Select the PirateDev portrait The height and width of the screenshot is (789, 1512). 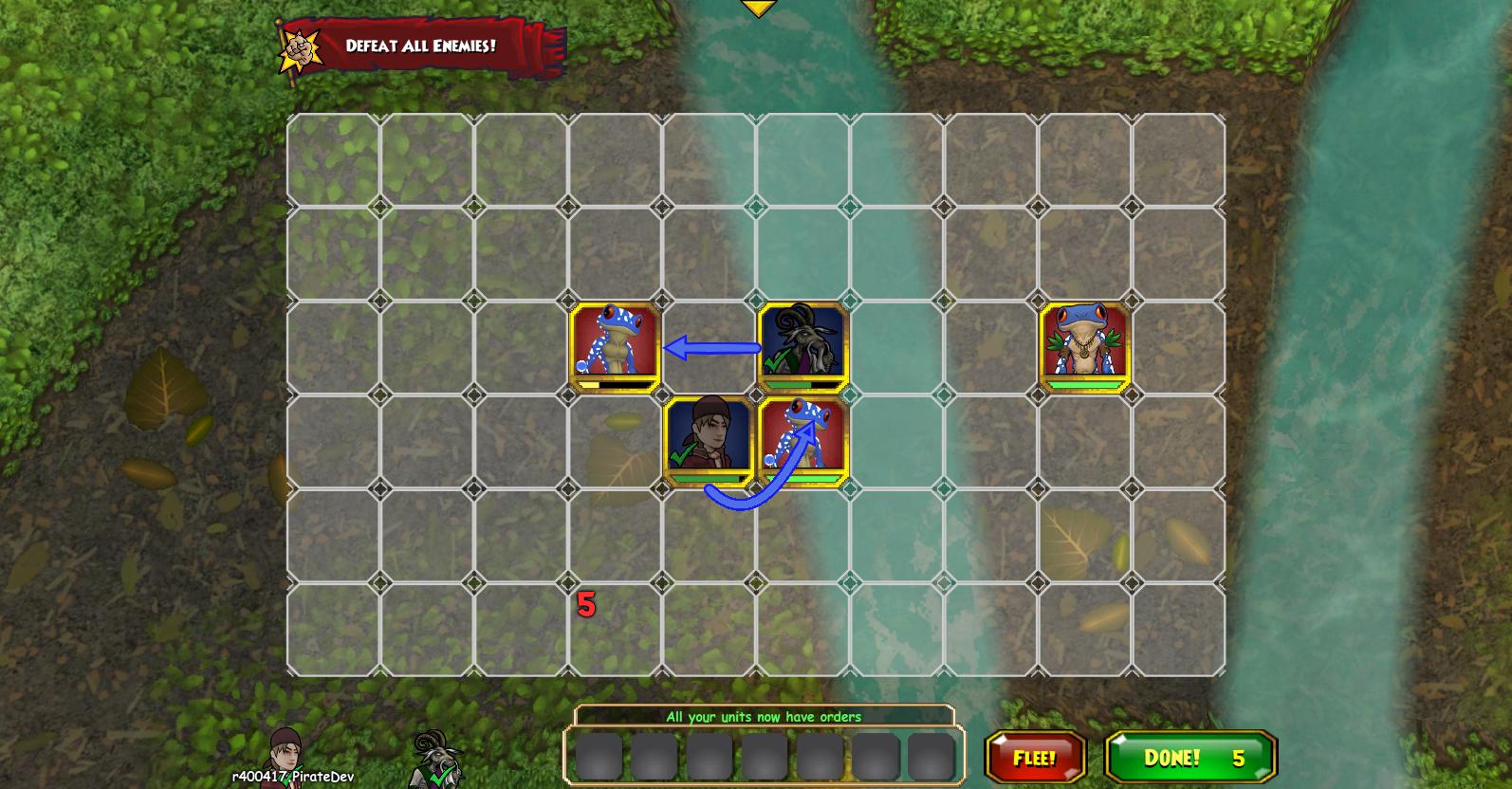286,754
